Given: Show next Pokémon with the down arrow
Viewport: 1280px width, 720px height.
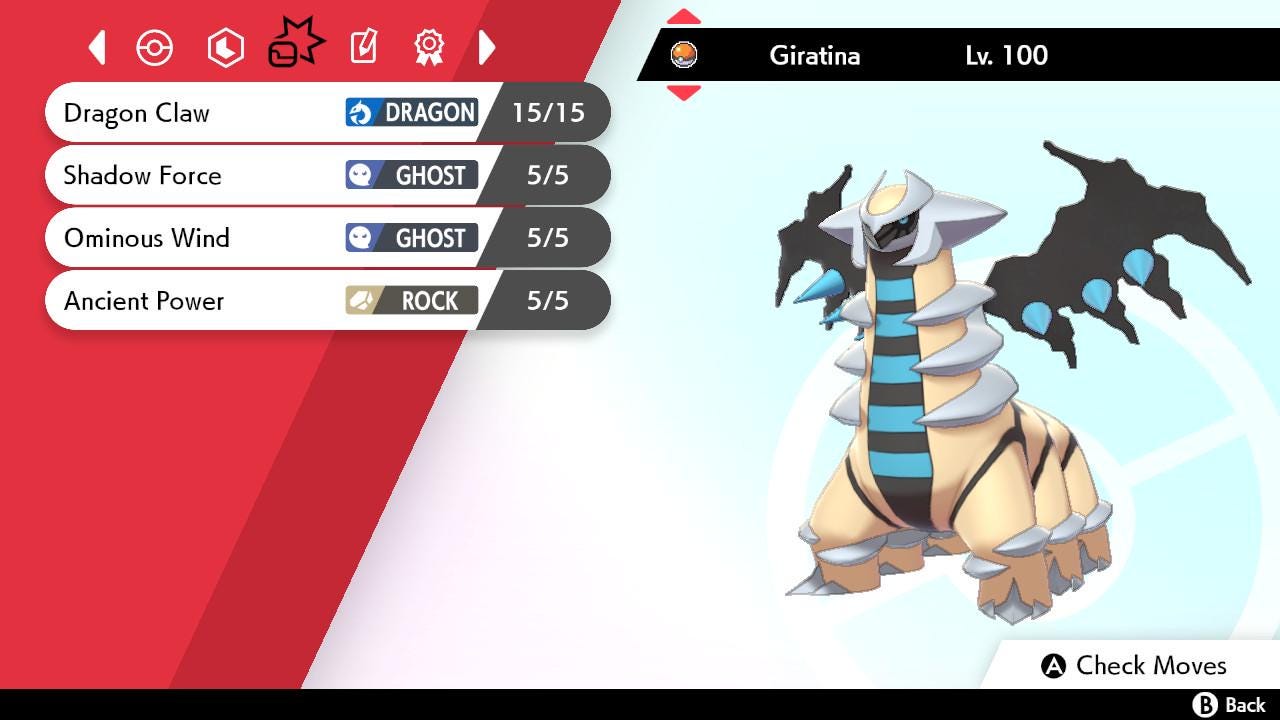Looking at the screenshot, I should pos(684,93).
